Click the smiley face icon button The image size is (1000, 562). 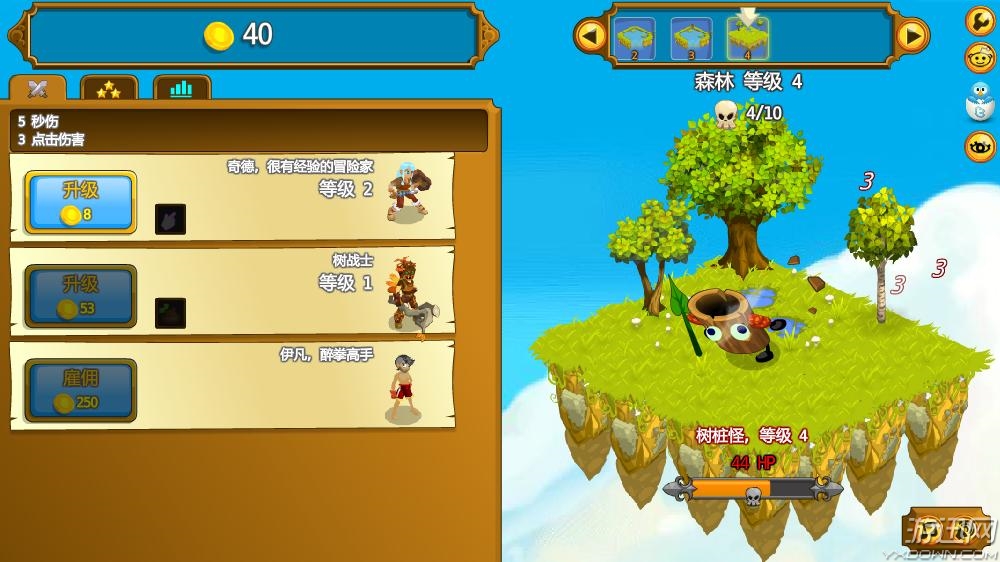tap(980, 58)
